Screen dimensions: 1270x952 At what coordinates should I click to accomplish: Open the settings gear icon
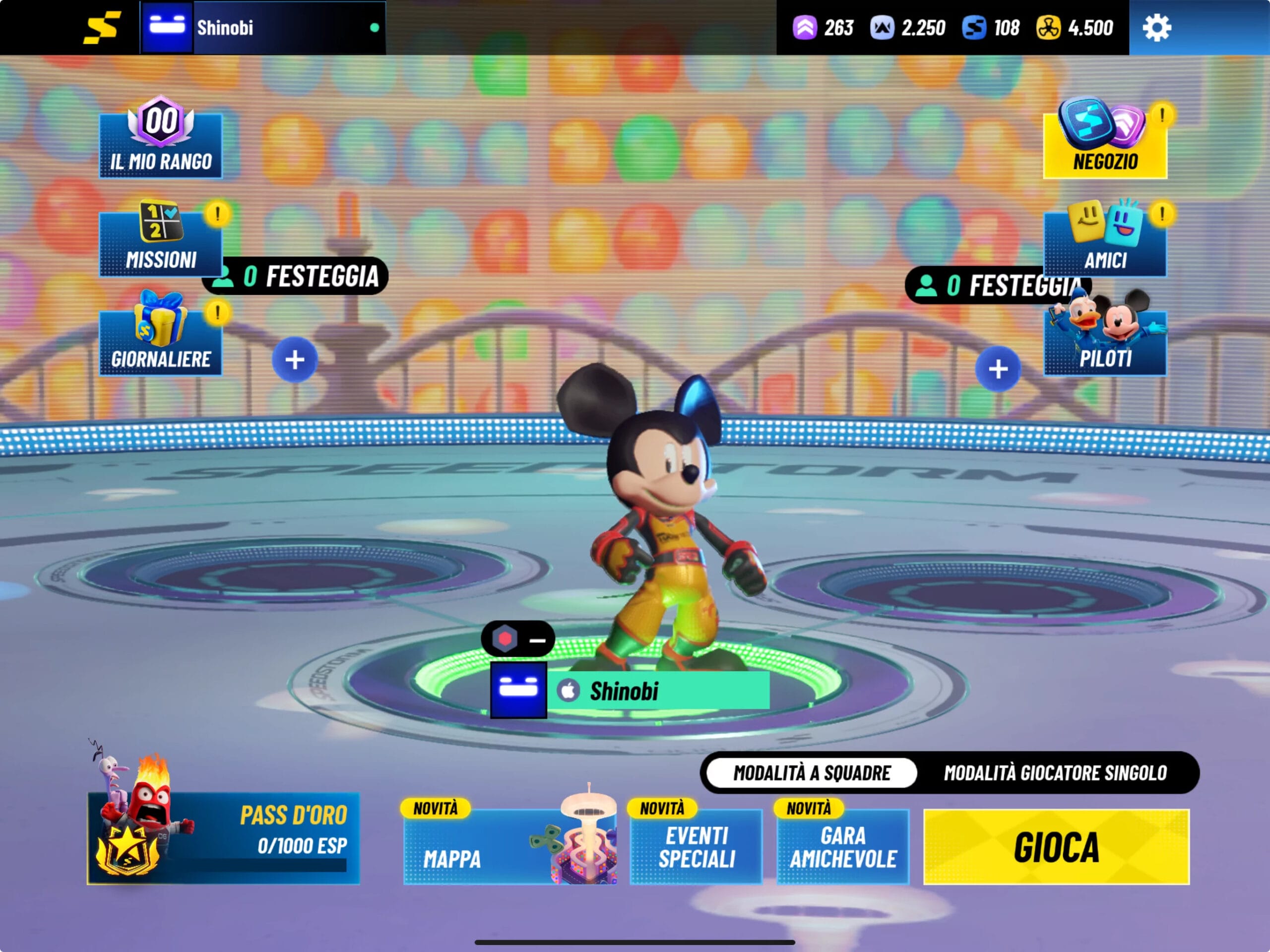click(x=1156, y=28)
